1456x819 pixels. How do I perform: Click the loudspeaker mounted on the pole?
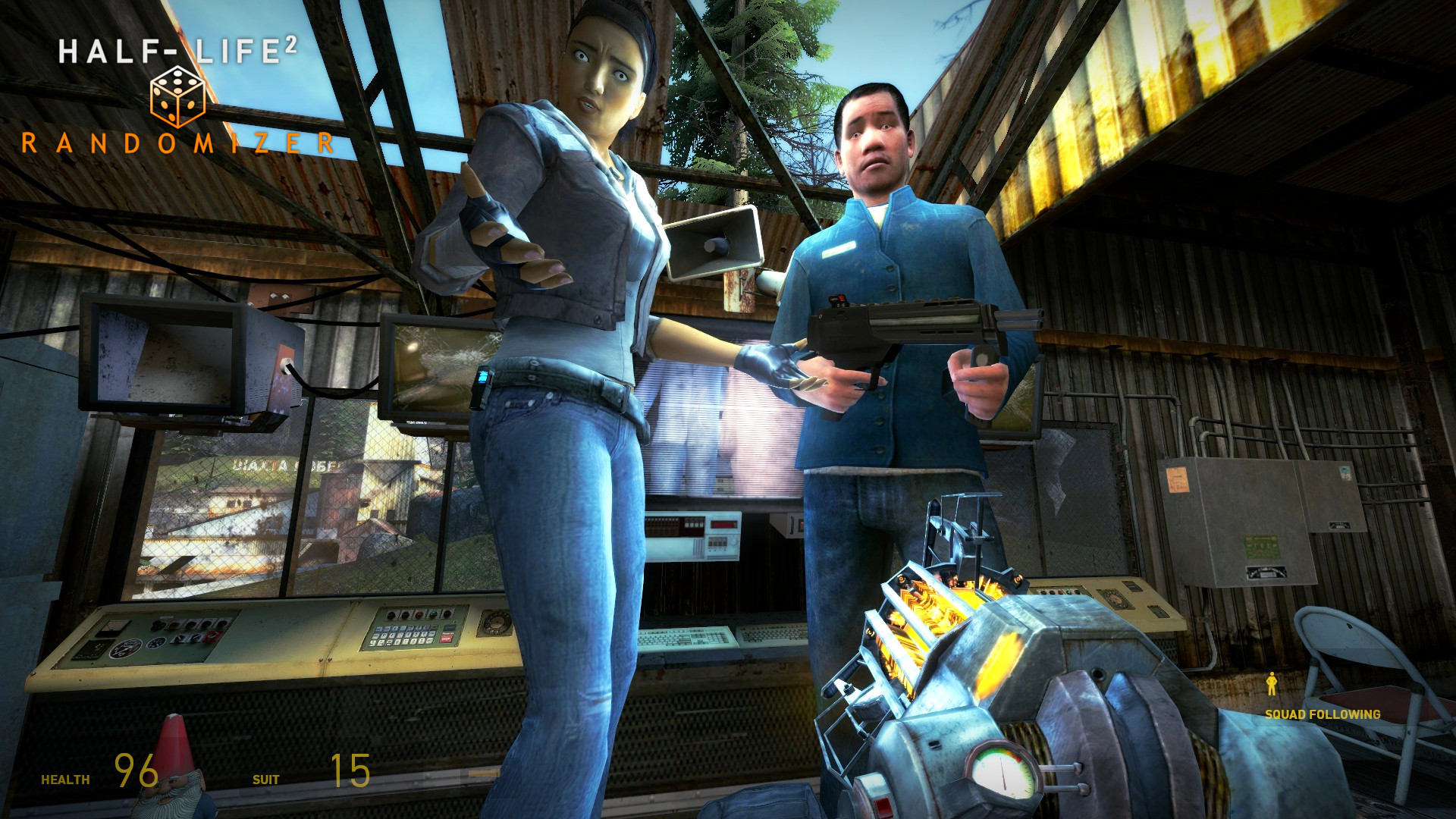pyautogui.click(x=713, y=244)
